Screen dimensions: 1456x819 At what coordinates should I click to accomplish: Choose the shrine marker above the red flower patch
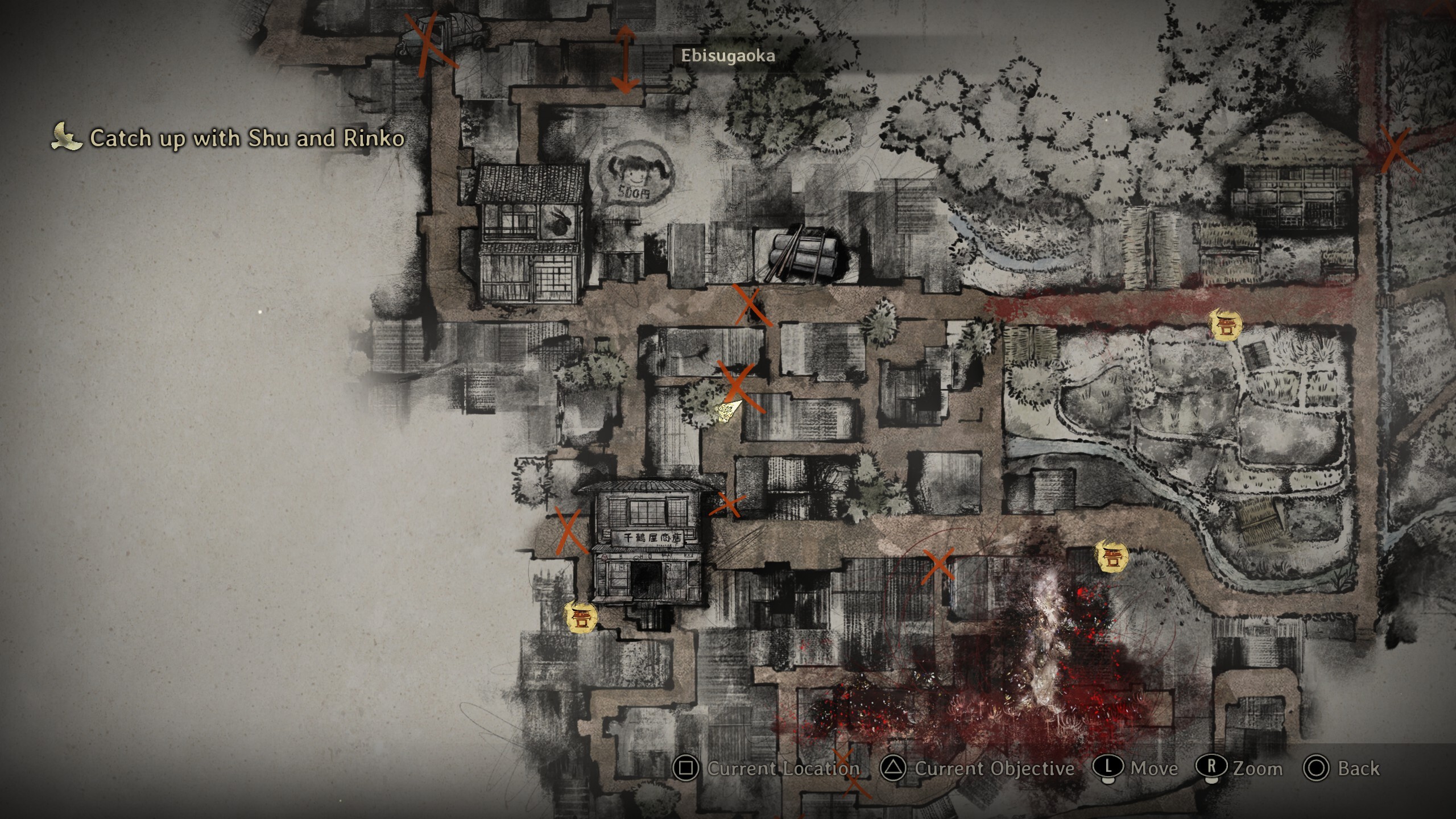click(1111, 557)
